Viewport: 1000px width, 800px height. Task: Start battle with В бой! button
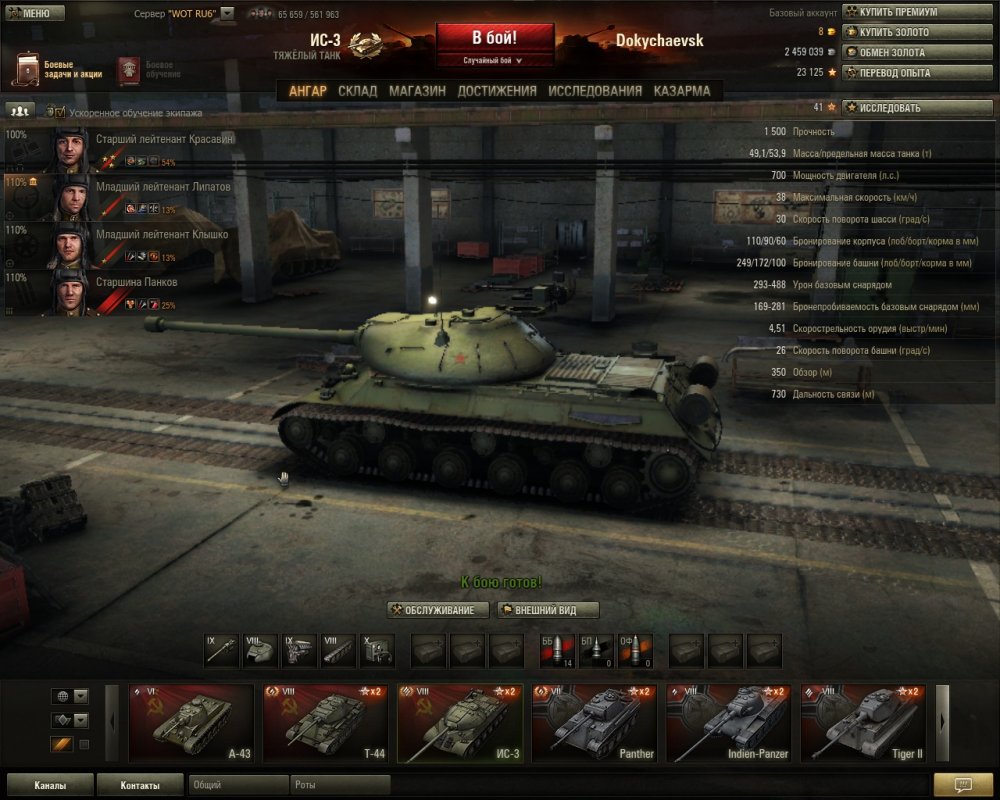coord(495,38)
